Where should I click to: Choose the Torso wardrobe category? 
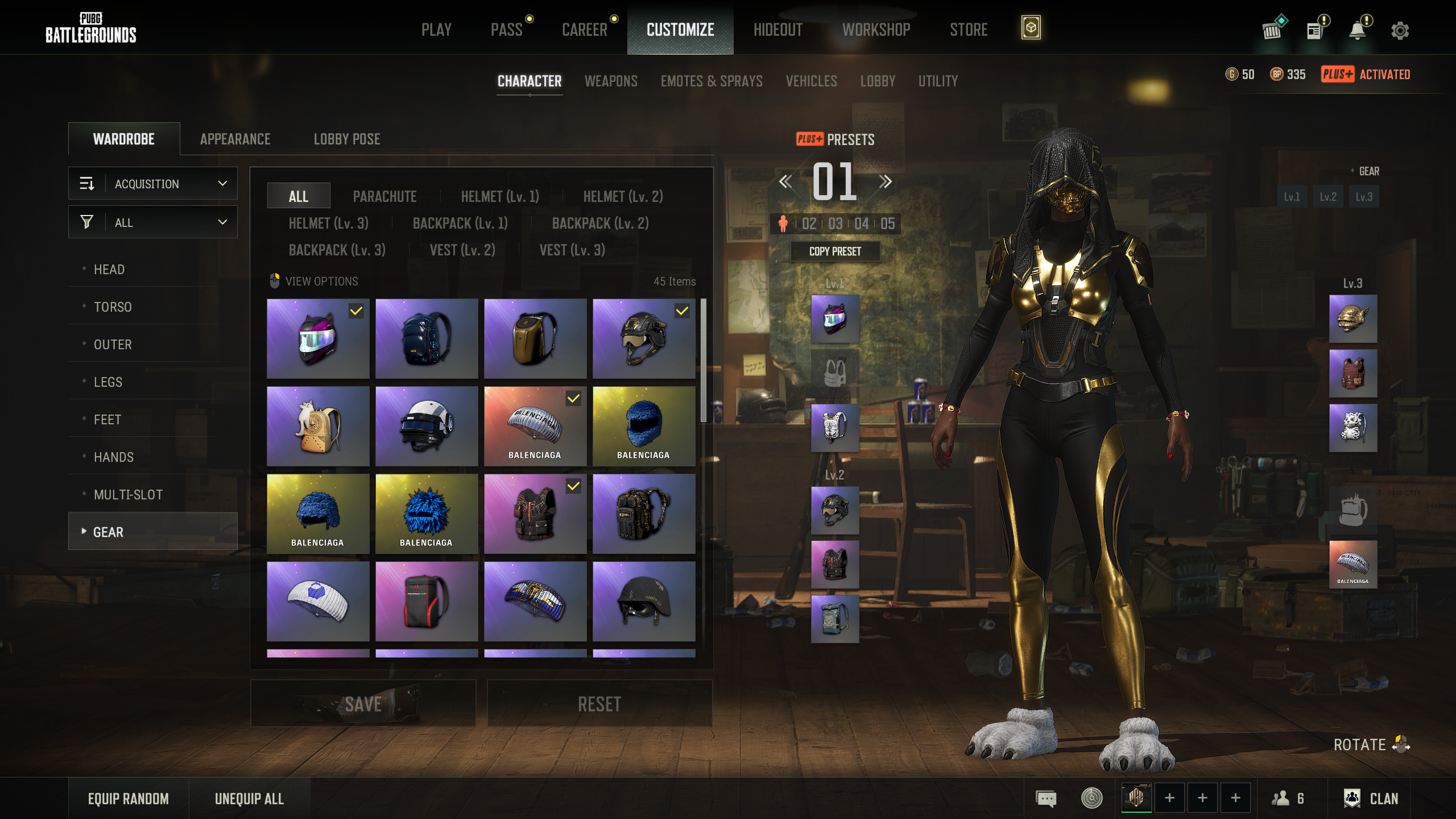pos(113,307)
